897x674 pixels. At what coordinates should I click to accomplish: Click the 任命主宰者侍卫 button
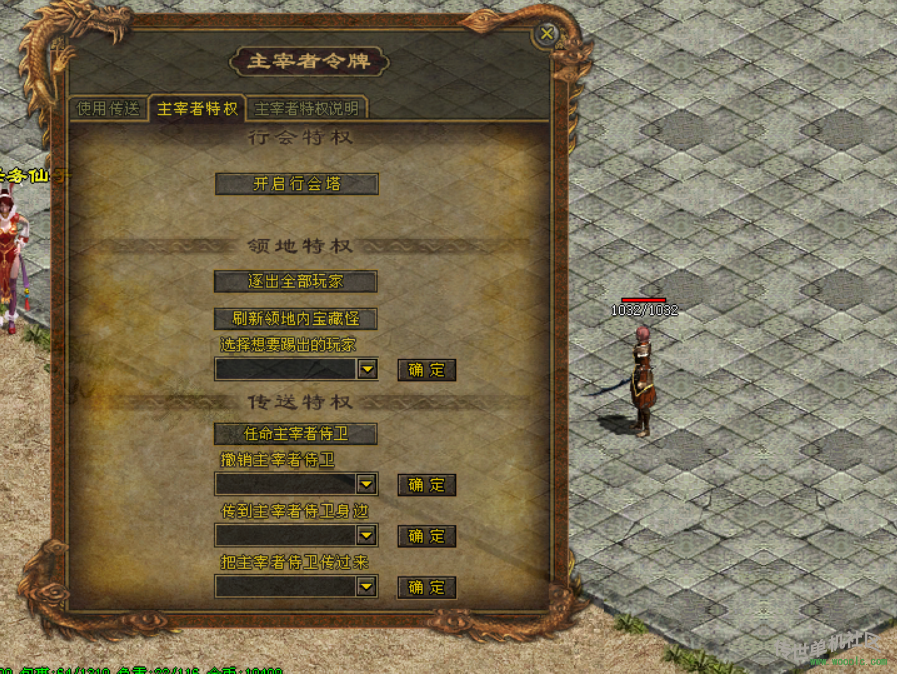[x=296, y=434]
